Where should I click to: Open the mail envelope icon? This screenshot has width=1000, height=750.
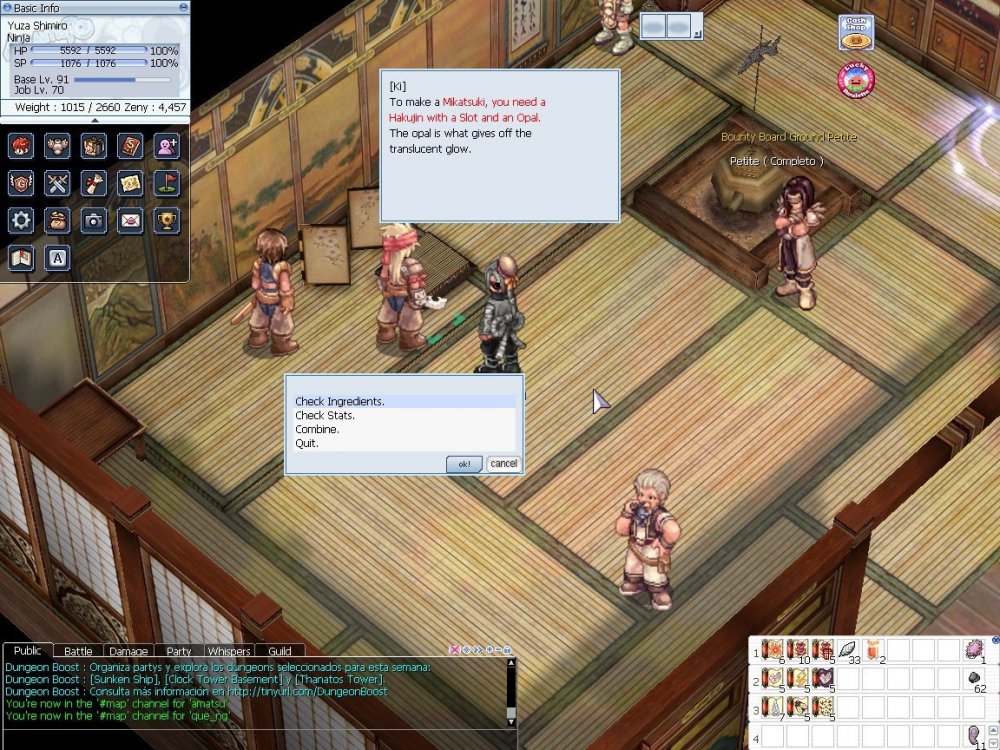click(131, 220)
